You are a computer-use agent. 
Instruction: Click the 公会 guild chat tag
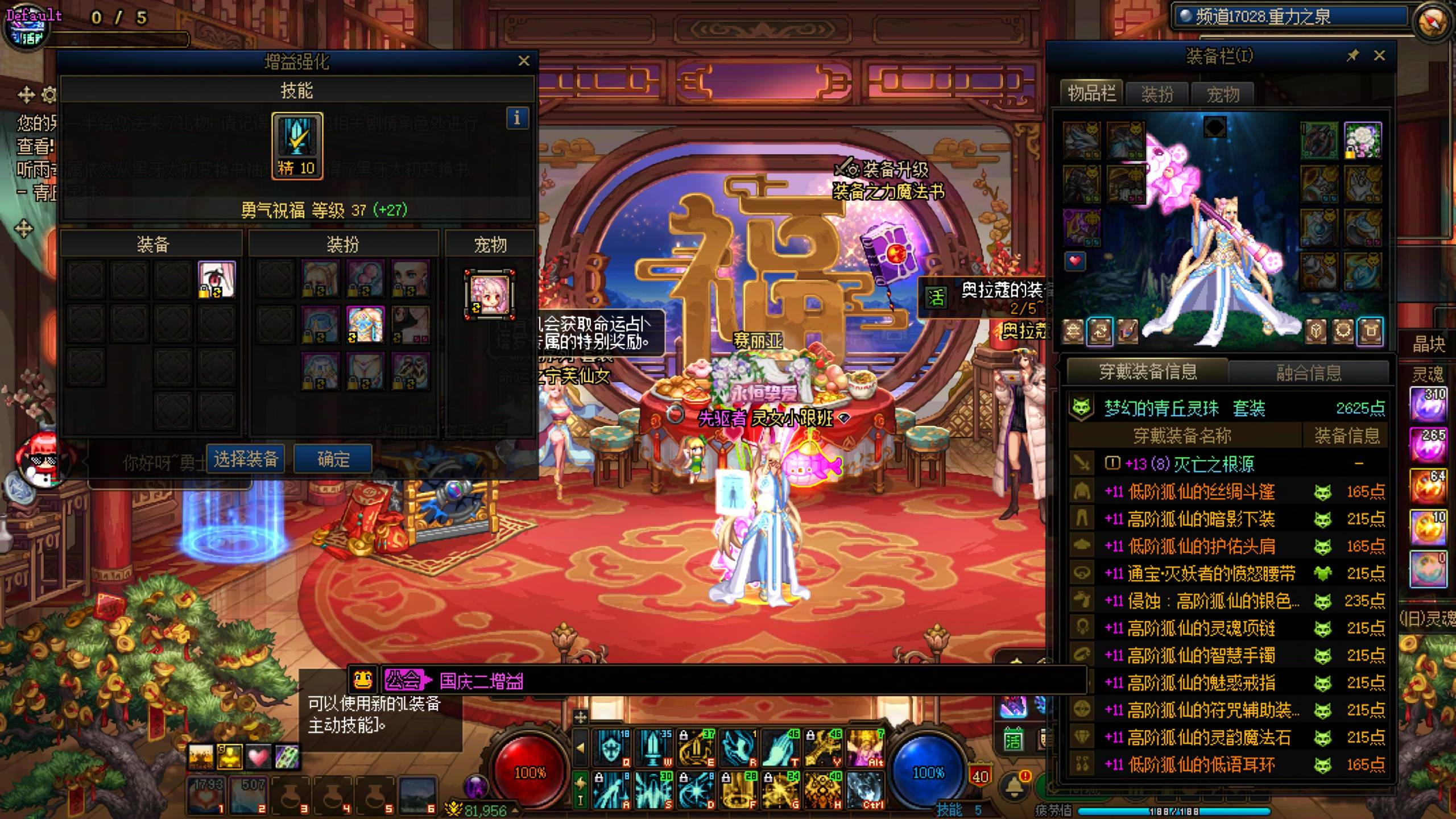(403, 680)
